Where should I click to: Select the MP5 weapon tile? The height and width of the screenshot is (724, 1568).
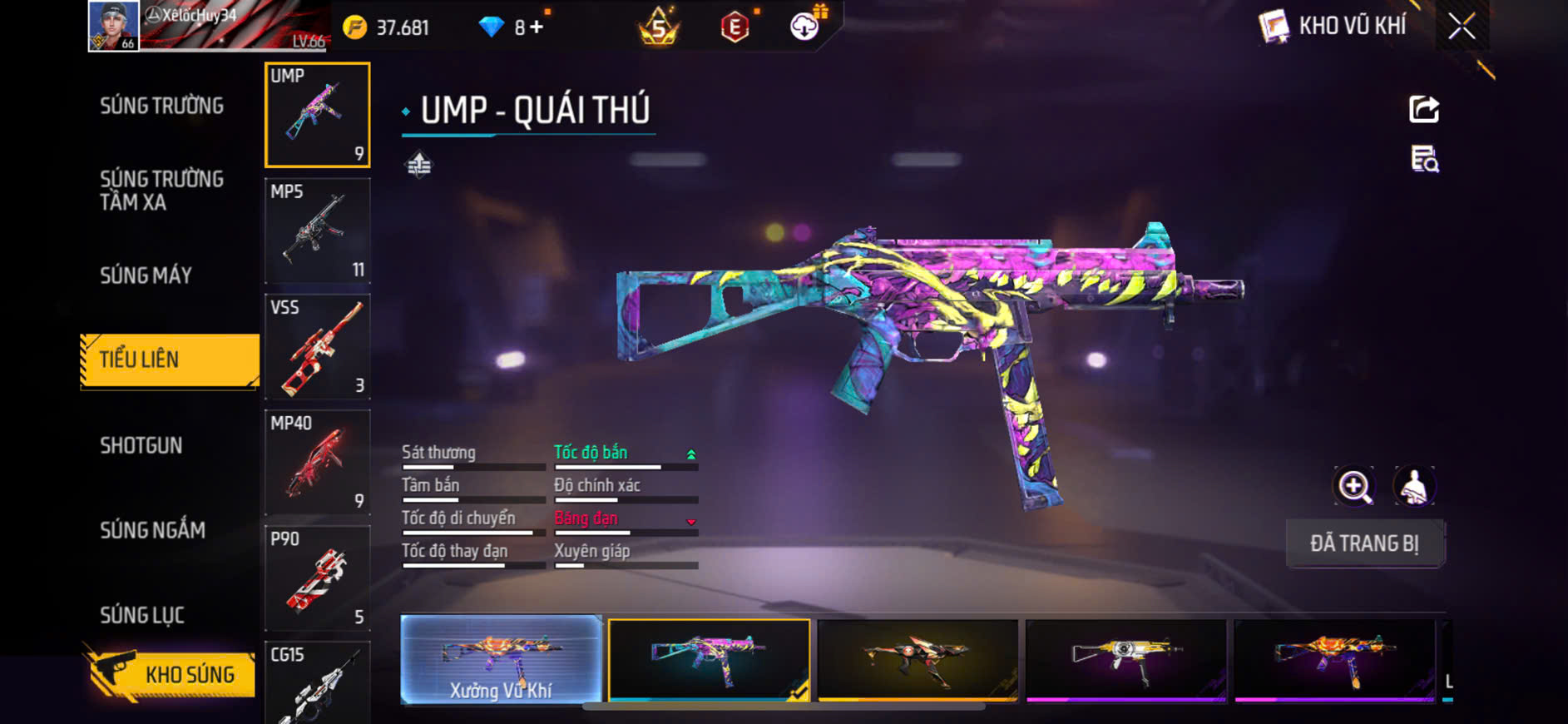(317, 231)
